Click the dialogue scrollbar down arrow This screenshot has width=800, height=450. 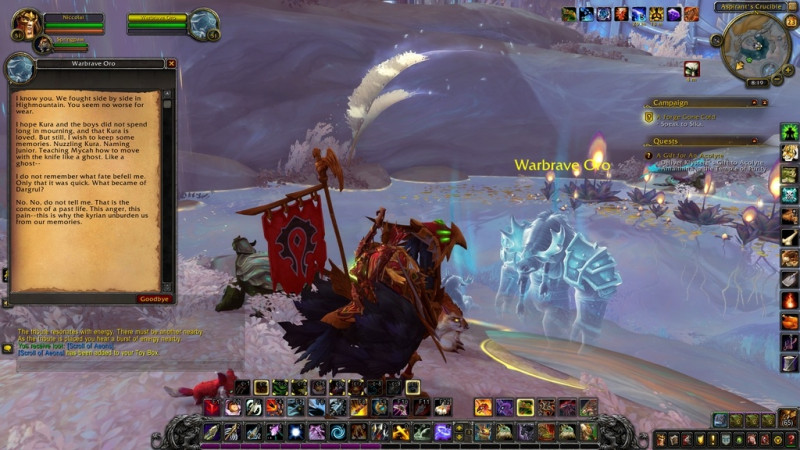(167, 285)
